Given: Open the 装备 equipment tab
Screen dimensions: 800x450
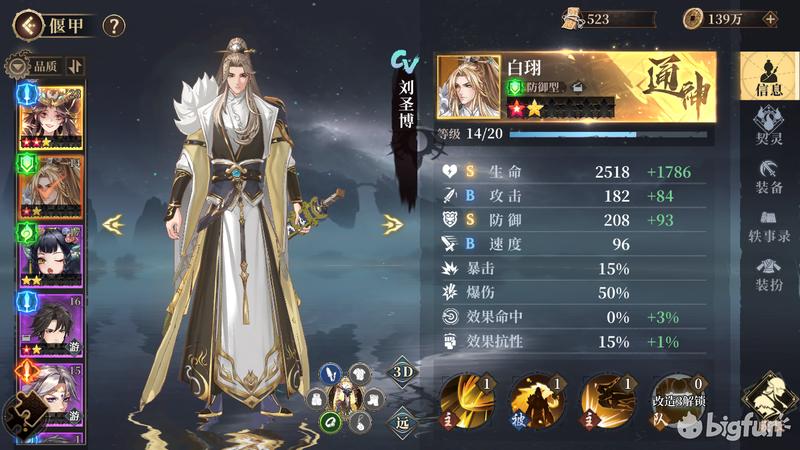Looking at the screenshot, I should (x=768, y=174).
